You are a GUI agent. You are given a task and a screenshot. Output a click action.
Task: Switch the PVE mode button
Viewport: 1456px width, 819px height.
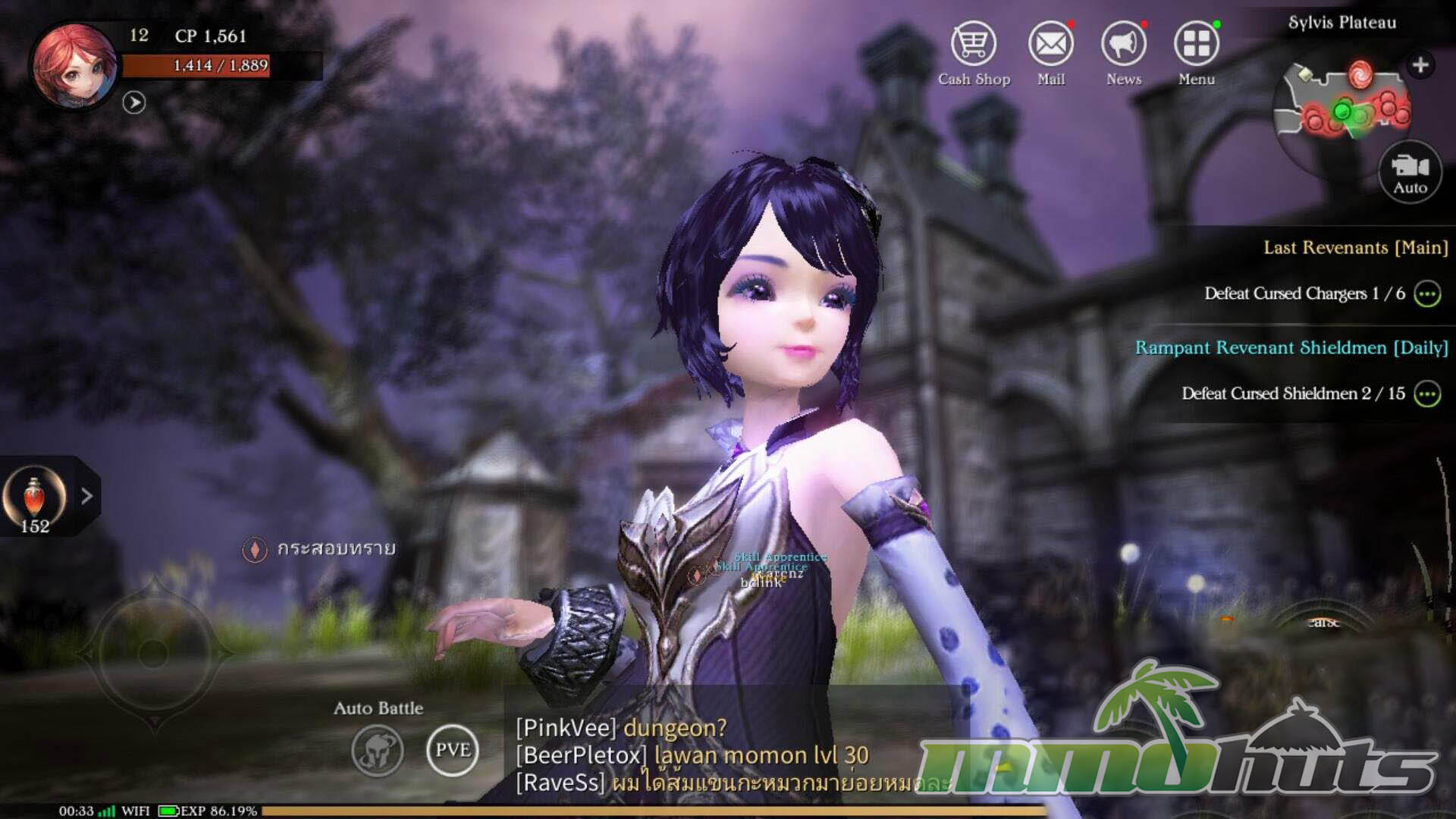(x=453, y=750)
